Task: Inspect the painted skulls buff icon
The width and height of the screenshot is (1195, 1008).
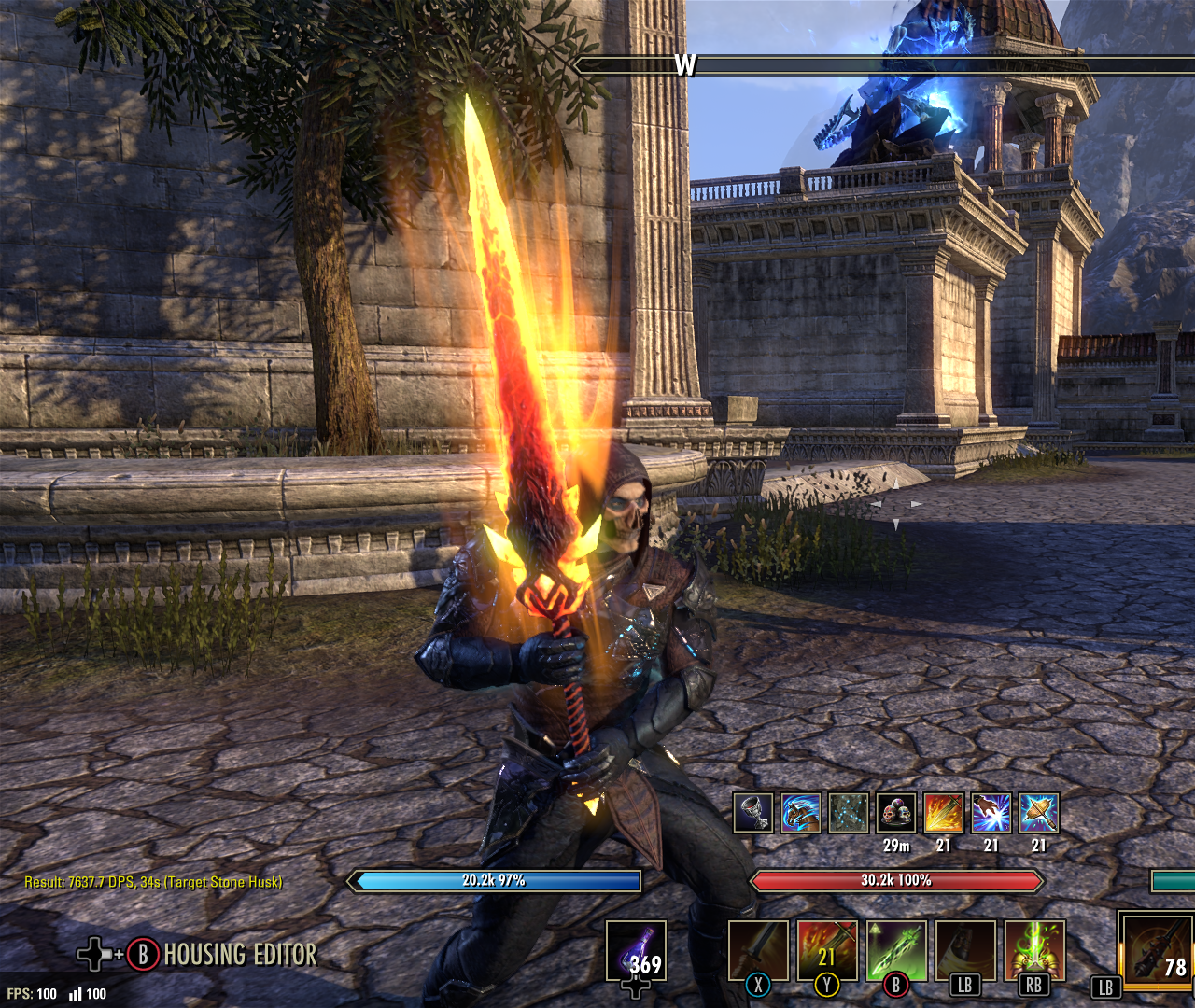Action: [896, 813]
